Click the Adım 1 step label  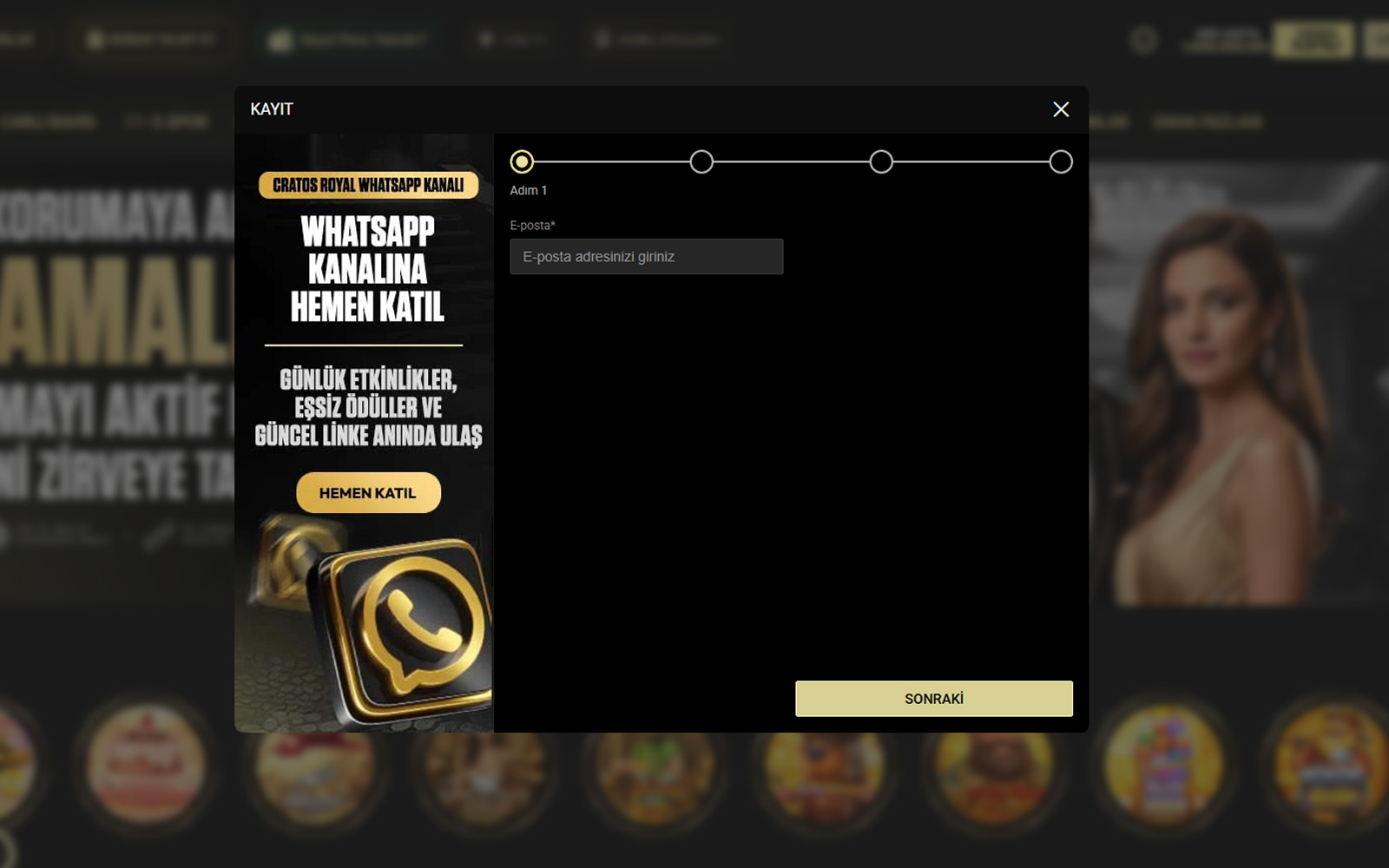click(x=530, y=190)
